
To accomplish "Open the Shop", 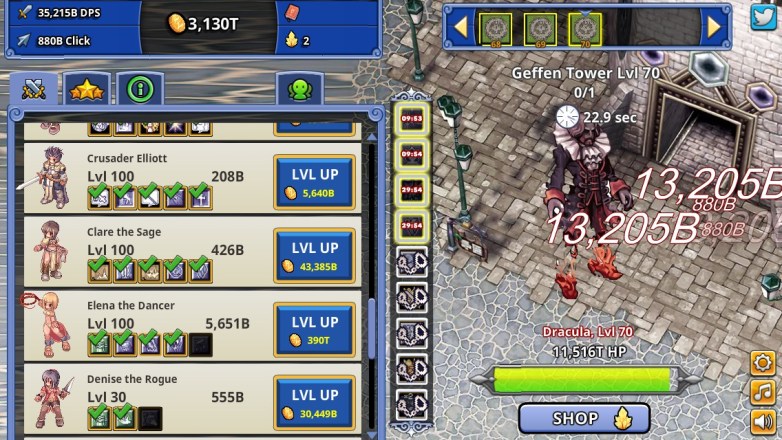I will coord(584,418).
